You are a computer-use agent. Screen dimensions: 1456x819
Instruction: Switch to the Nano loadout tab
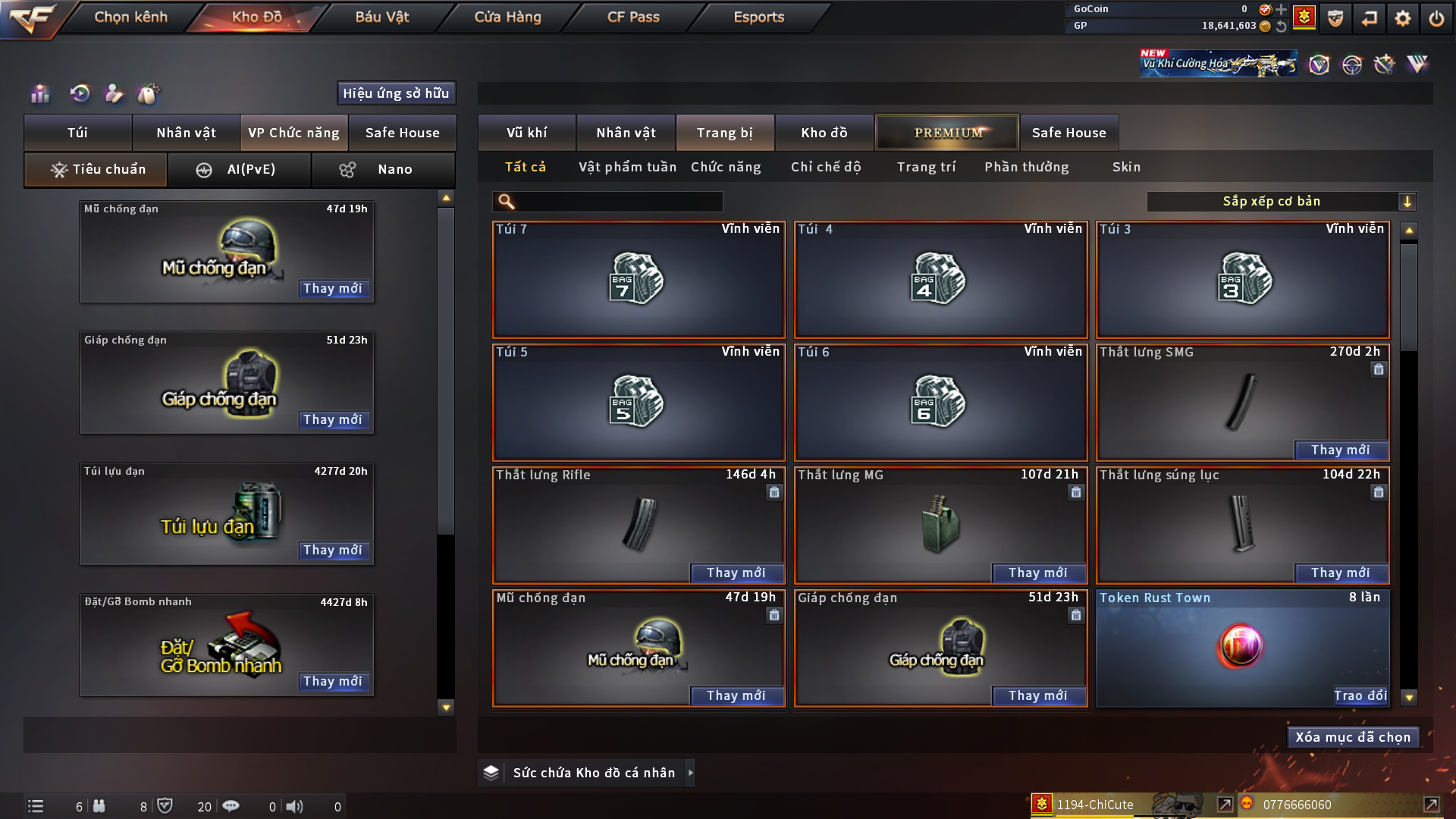coord(383,170)
